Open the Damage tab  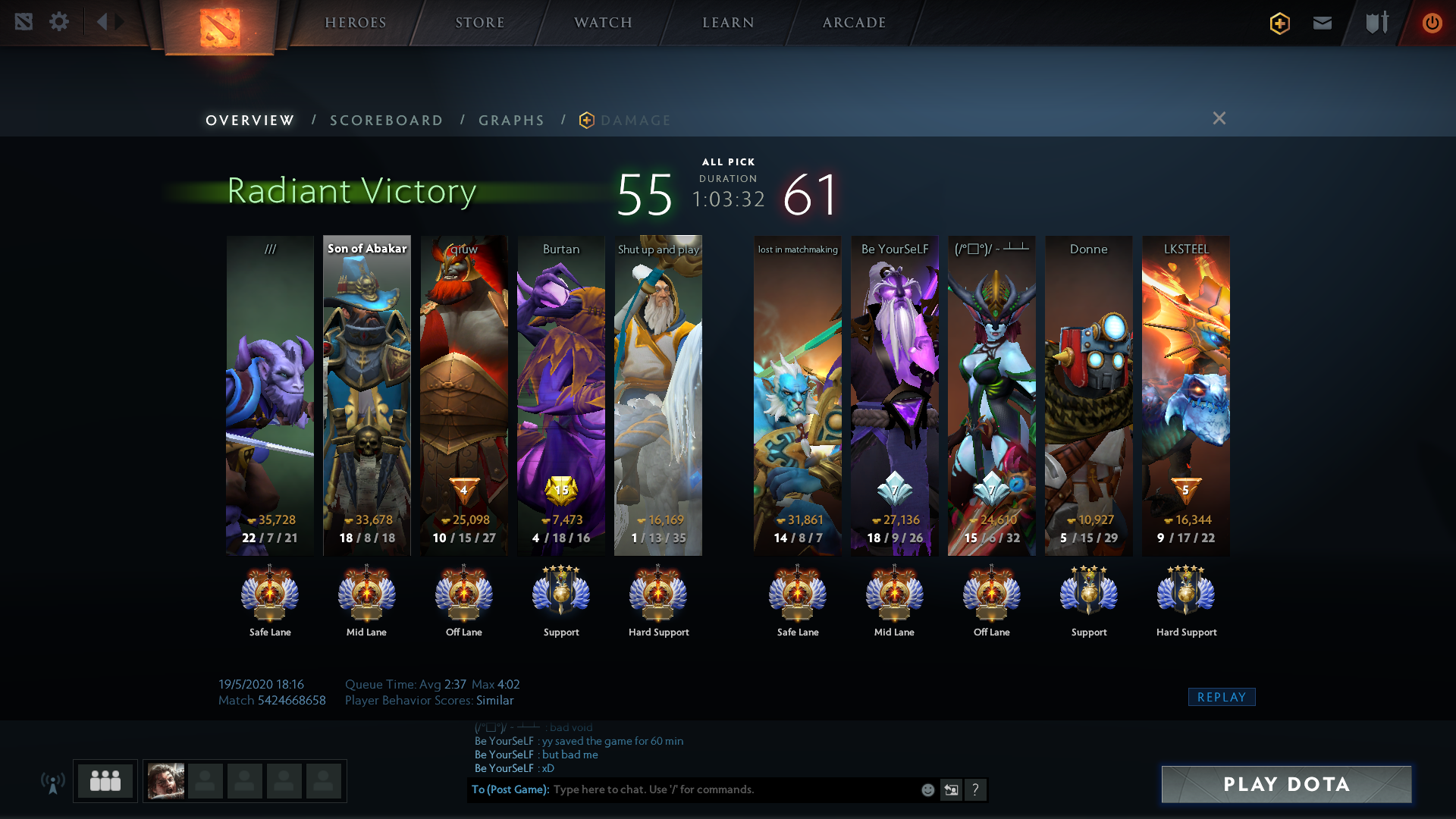tap(635, 121)
